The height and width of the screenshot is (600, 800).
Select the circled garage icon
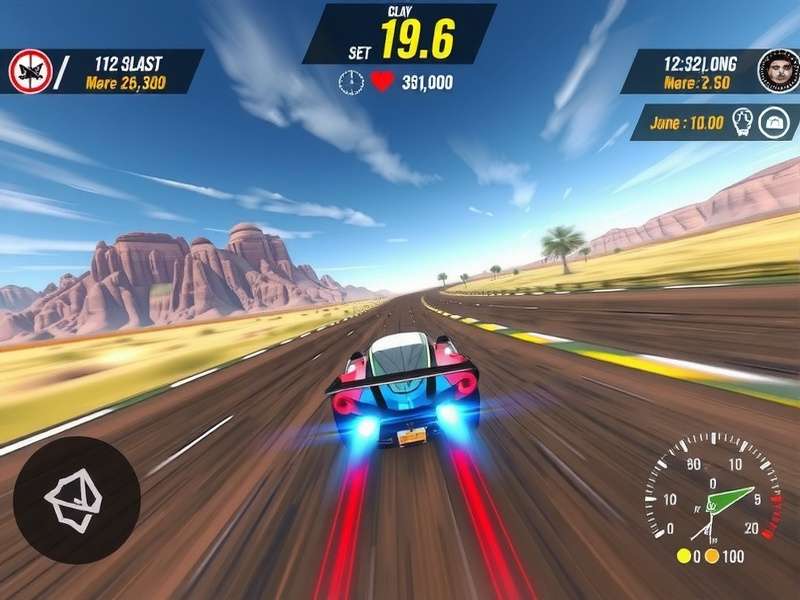tap(773, 123)
